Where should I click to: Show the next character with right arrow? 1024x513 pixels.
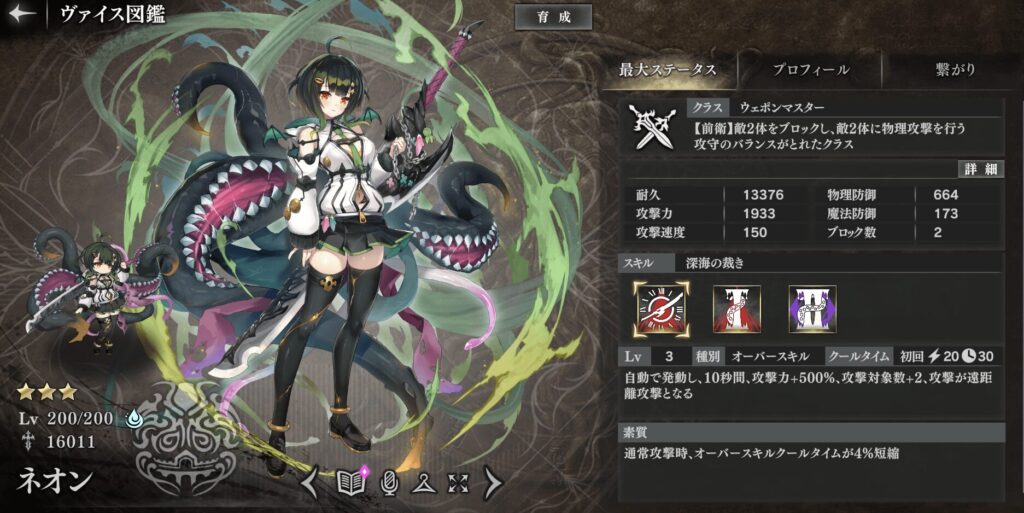click(493, 483)
